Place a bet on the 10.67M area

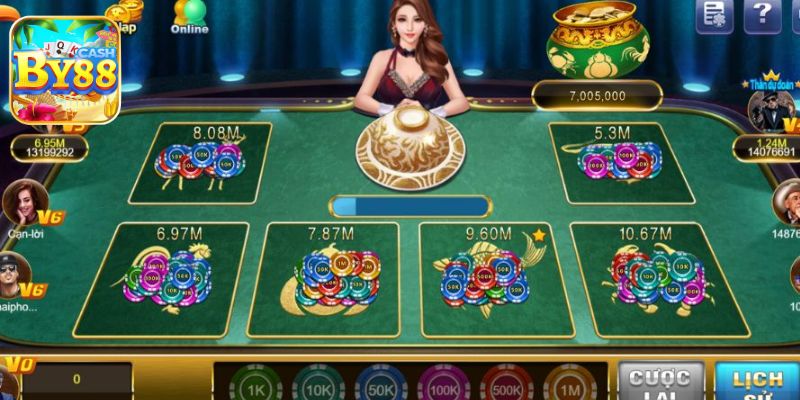pyautogui.click(x=656, y=279)
